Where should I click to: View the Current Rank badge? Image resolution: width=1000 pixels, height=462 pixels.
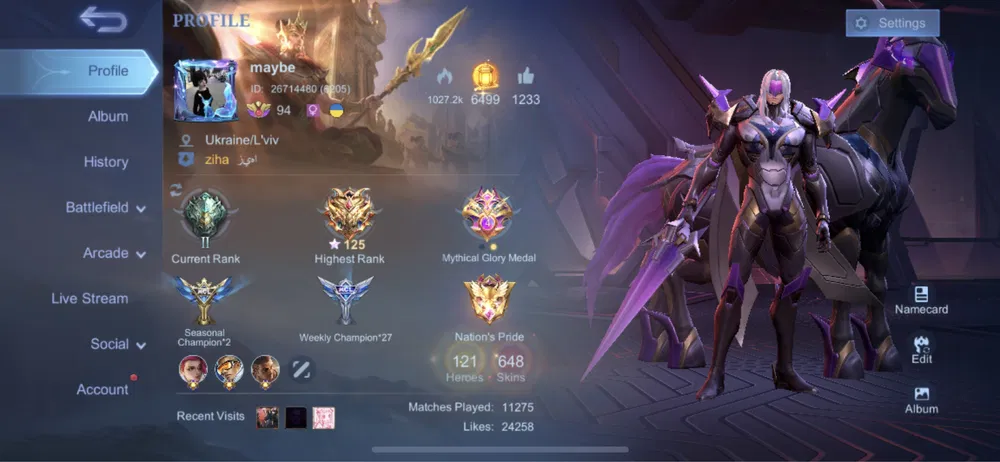[x=205, y=216]
